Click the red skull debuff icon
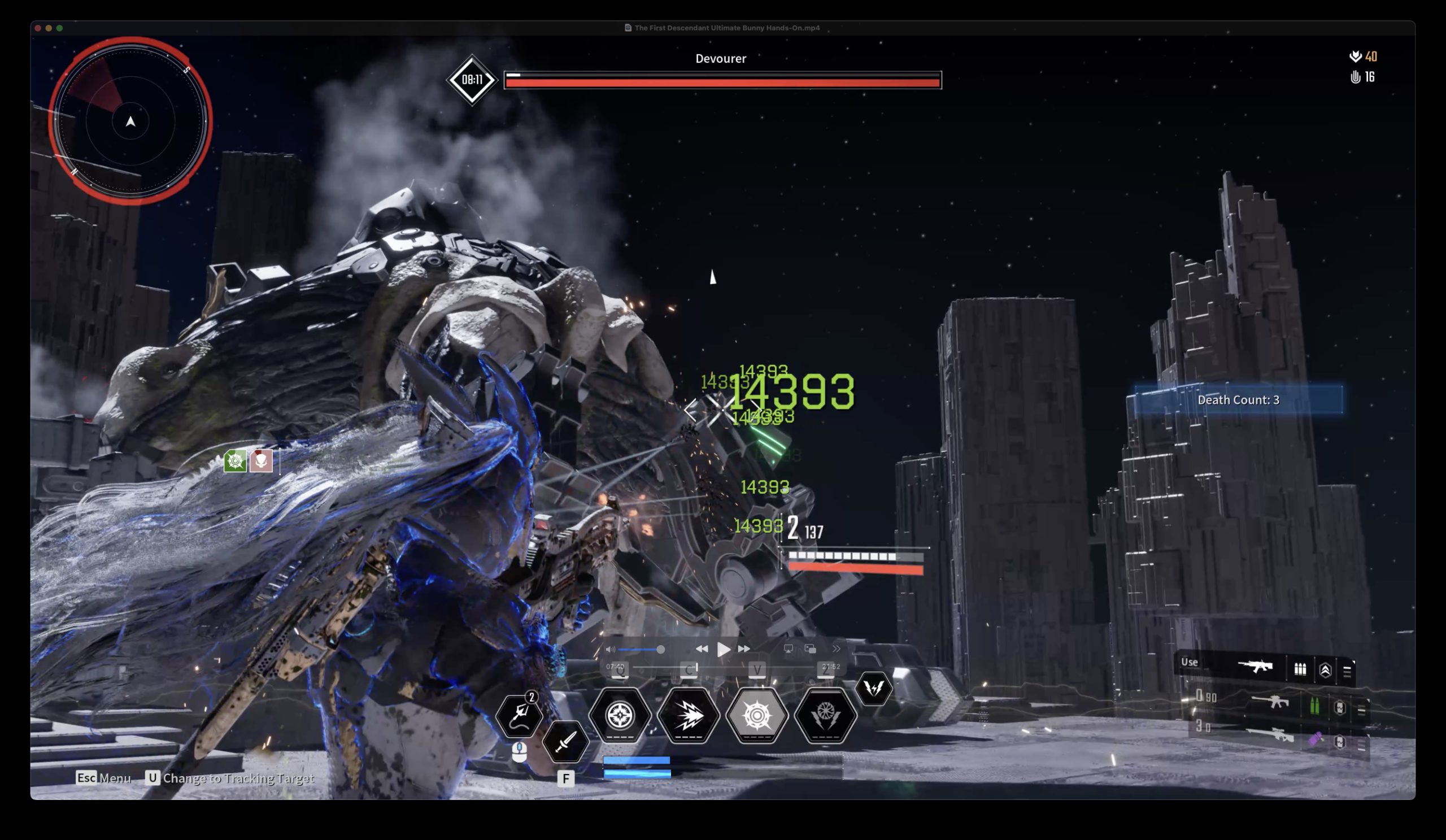1446x840 pixels. pos(261,461)
